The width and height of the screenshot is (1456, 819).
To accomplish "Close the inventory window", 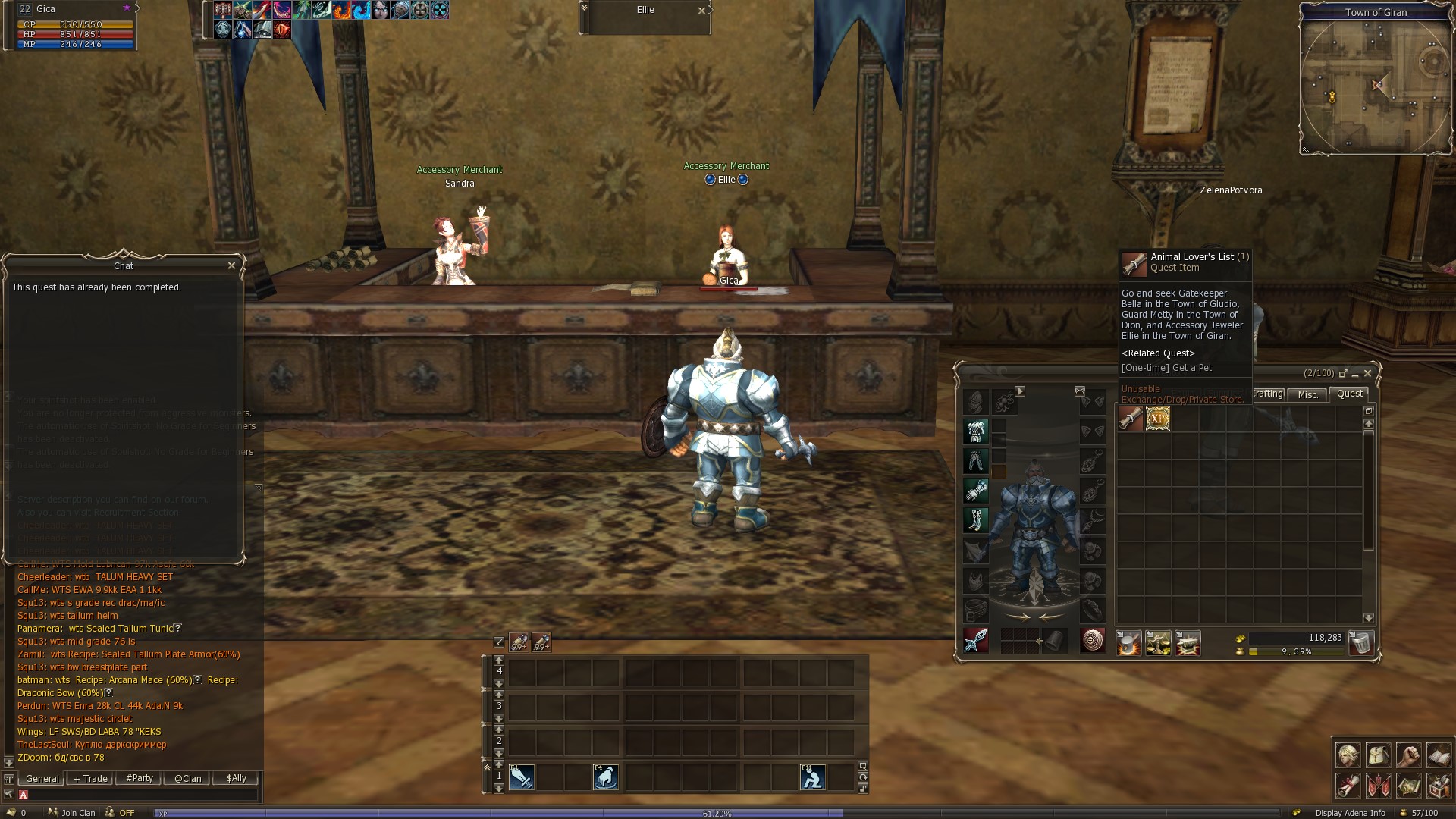I will (1367, 373).
